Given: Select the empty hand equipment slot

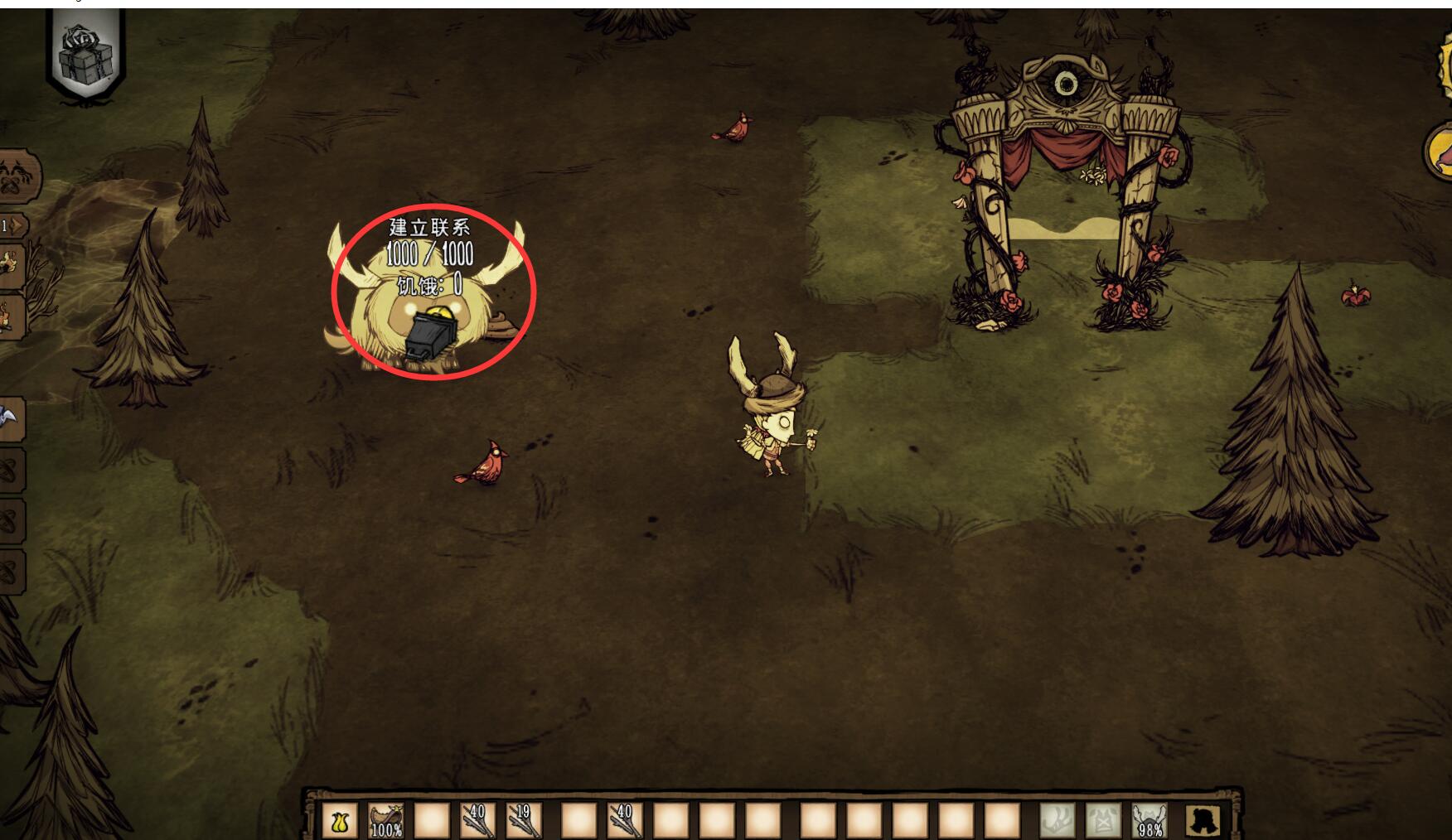Looking at the screenshot, I should 1057,821.
